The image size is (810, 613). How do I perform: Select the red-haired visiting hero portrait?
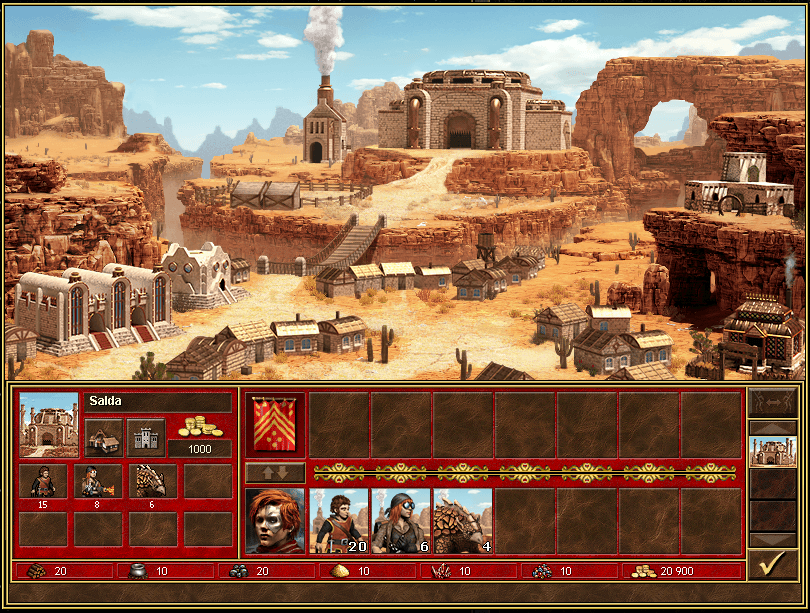tap(275, 521)
